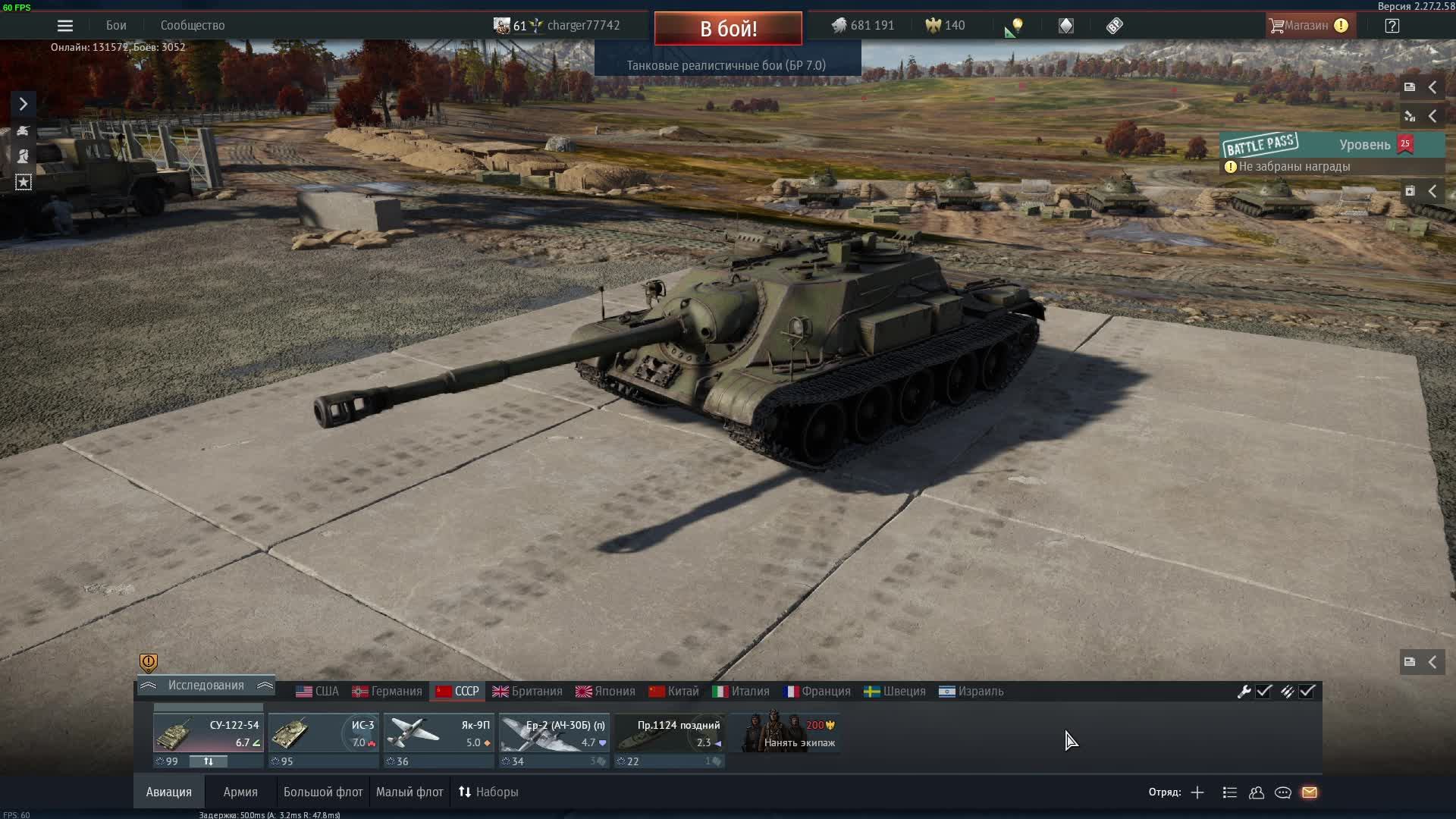Select the Як-9П aircraft slot

pyautogui.click(x=439, y=733)
